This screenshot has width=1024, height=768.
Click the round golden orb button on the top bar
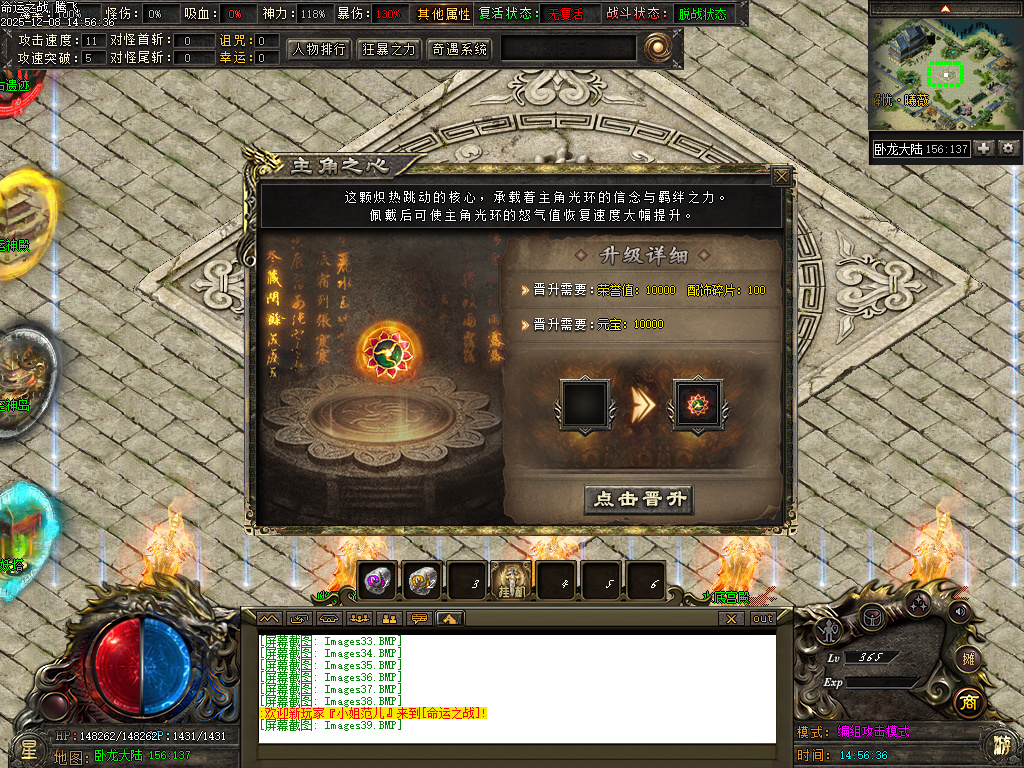657,47
